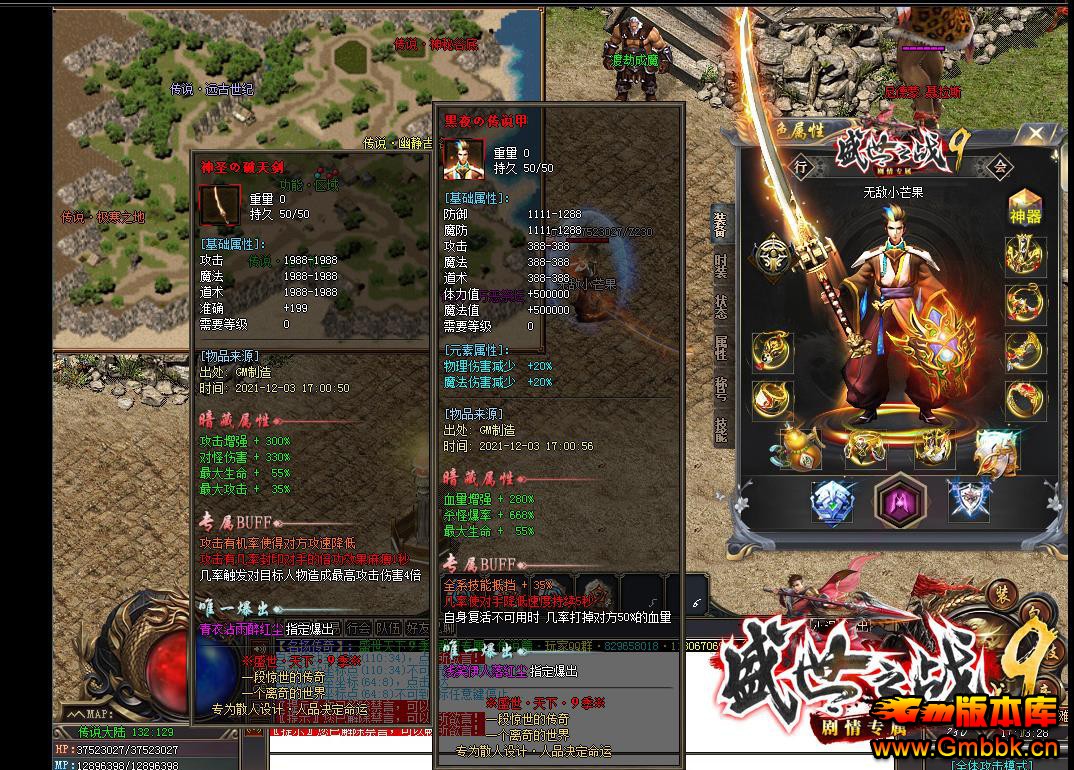Choose the blue gem medal slot
The height and width of the screenshot is (770, 1074).
(832, 501)
